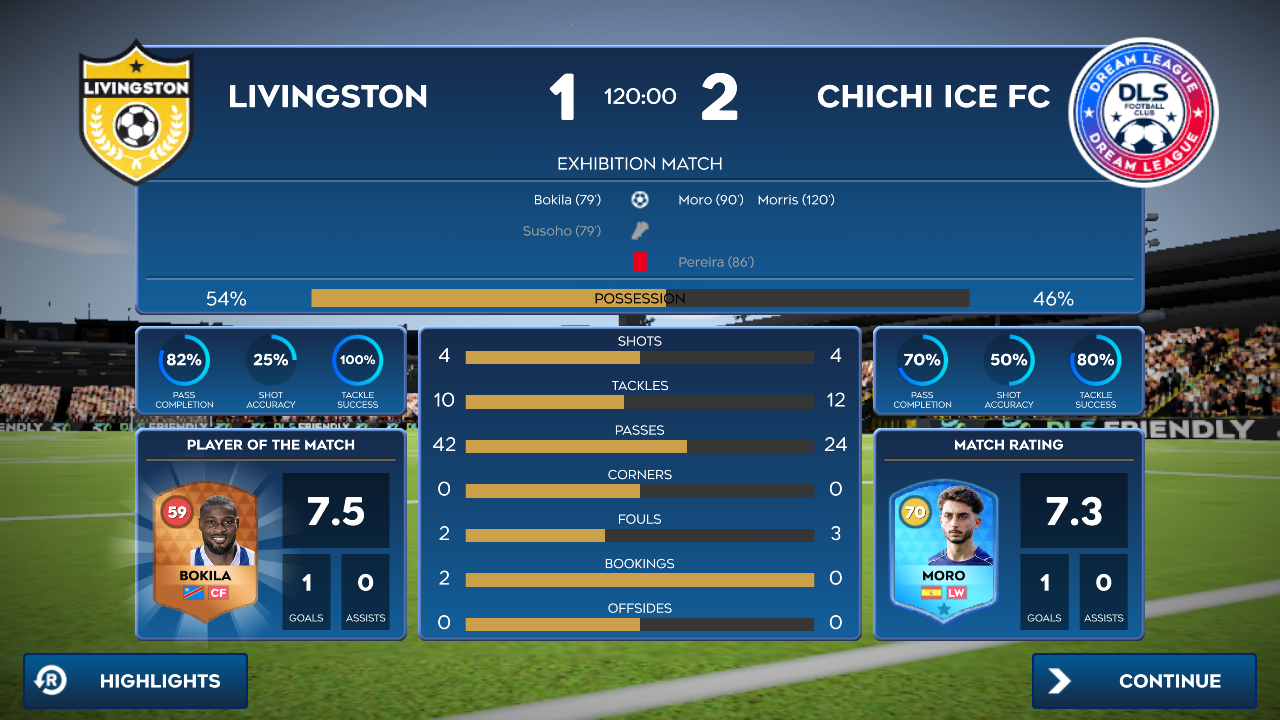Click the Exhibition Match header

click(x=639, y=163)
